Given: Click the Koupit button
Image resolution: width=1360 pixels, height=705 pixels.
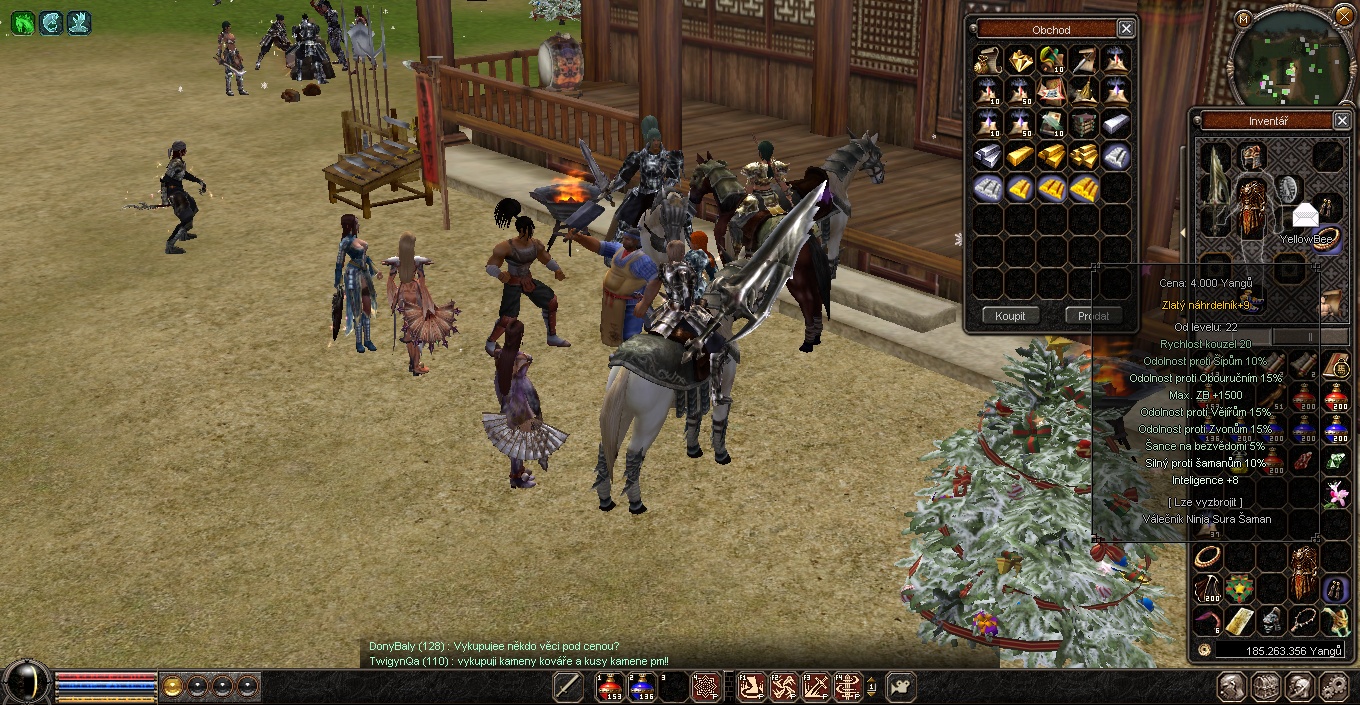Looking at the screenshot, I should click(1010, 316).
